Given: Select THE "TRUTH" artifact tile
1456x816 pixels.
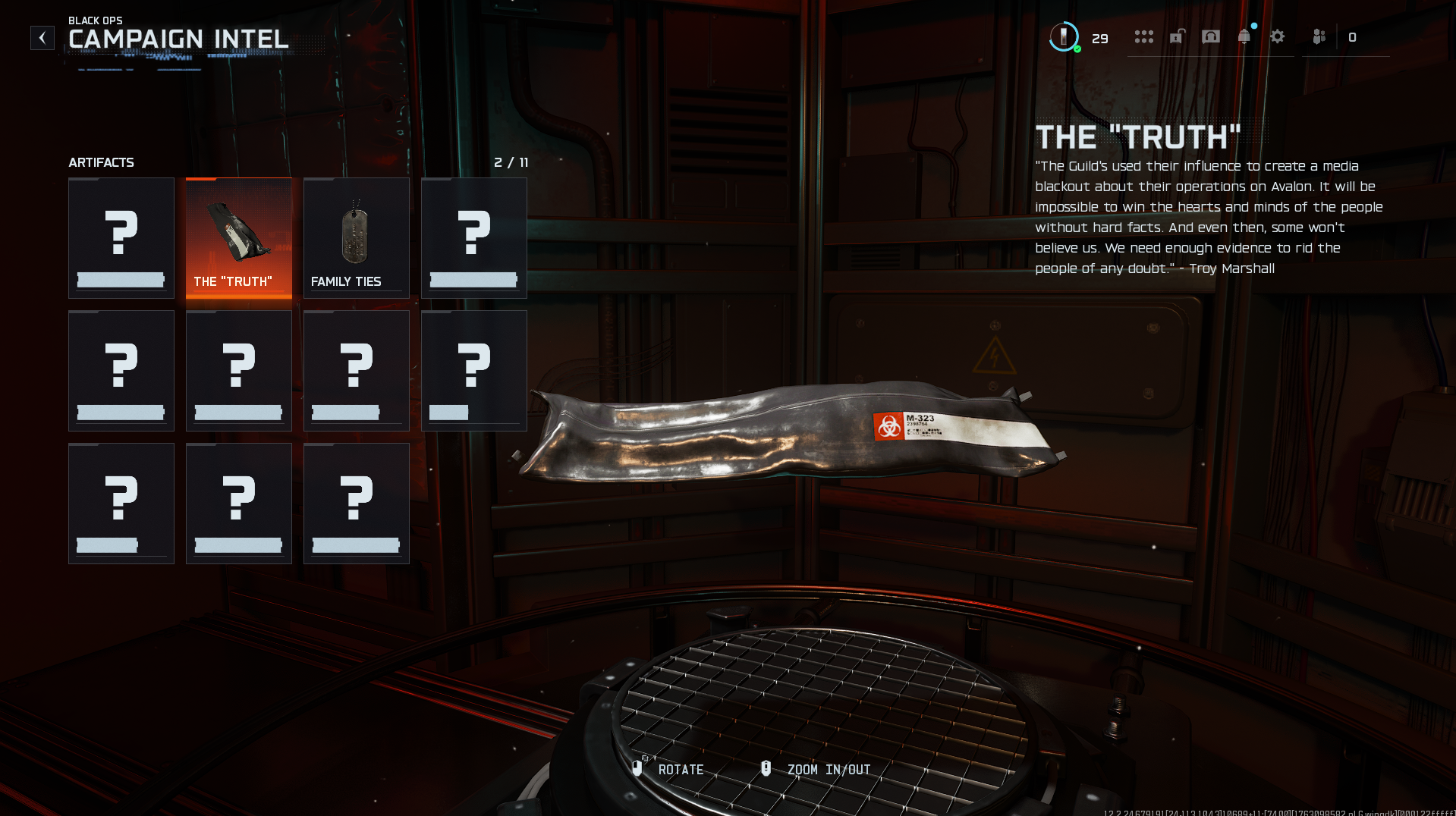Looking at the screenshot, I should [x=239, y=238].
